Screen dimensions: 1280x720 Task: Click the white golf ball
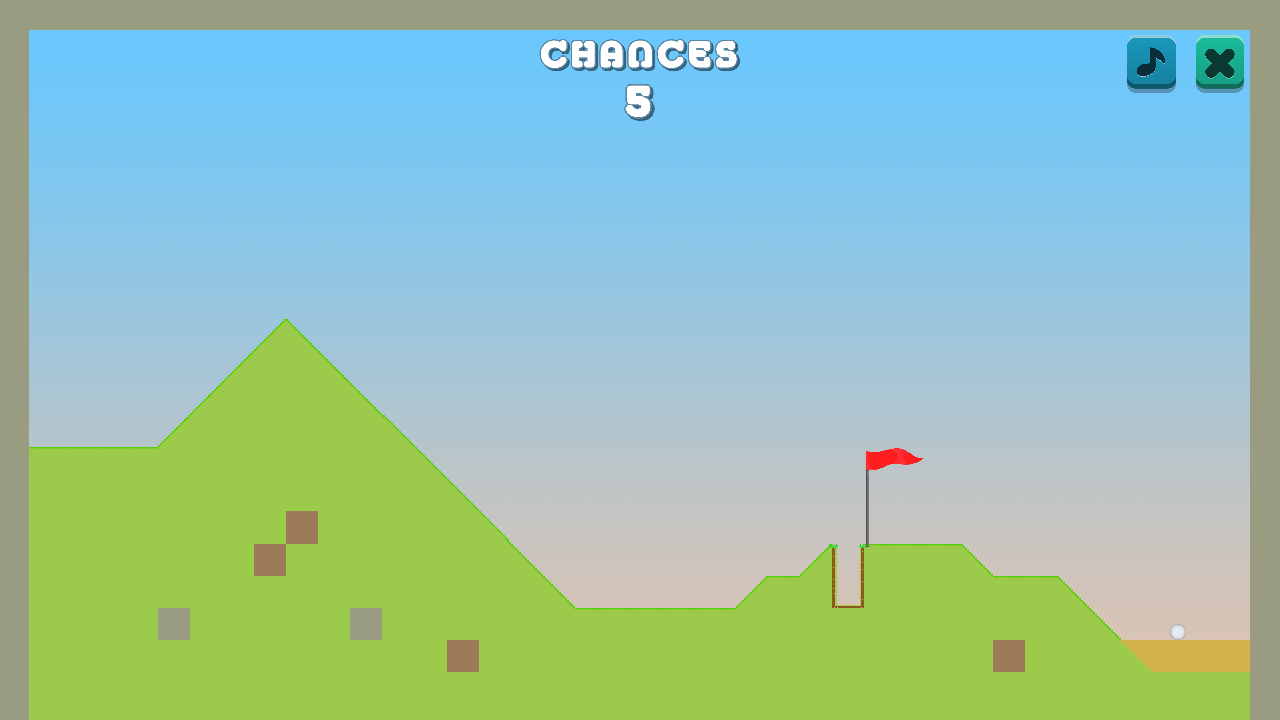[x=1179, y=631]
